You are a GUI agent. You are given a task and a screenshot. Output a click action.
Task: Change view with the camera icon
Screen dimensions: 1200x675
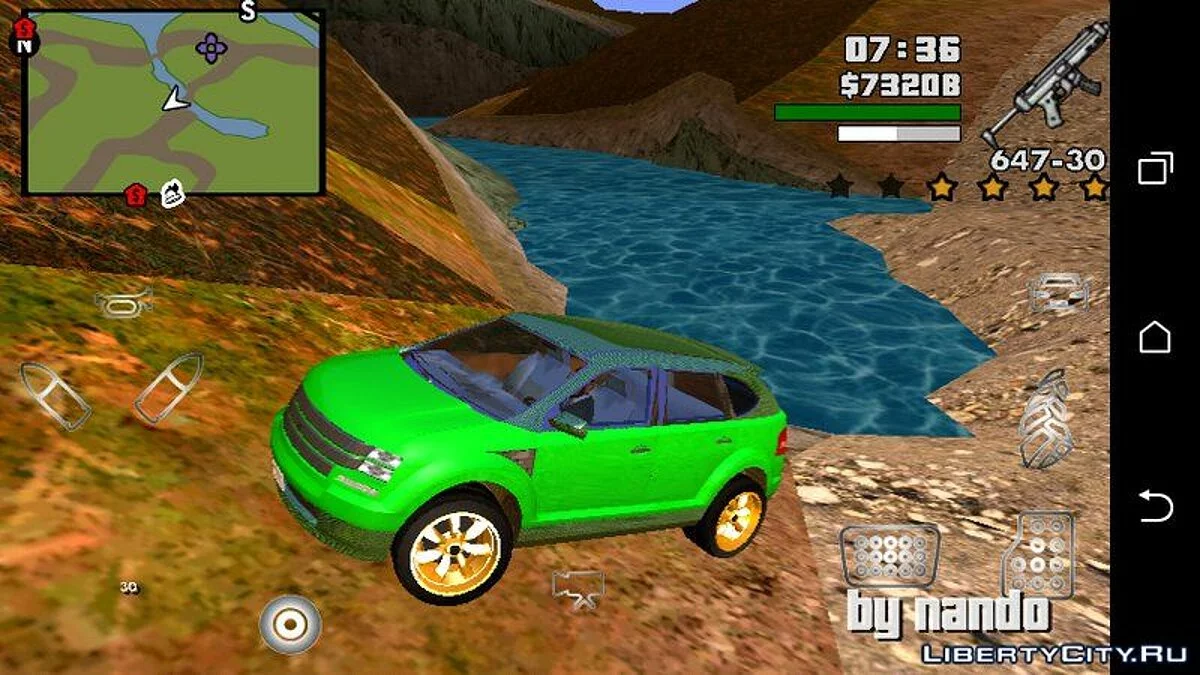[x=578, y=588]
